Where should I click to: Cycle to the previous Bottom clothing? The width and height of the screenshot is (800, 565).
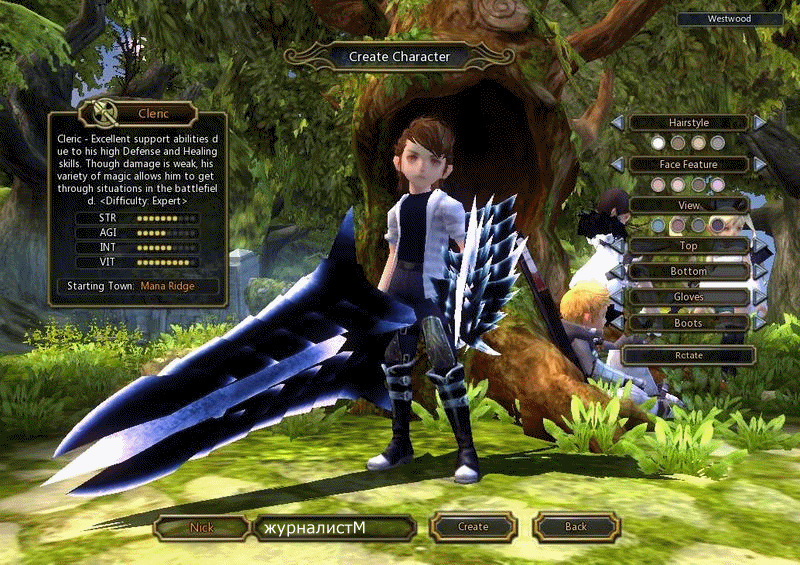[618, 271]
